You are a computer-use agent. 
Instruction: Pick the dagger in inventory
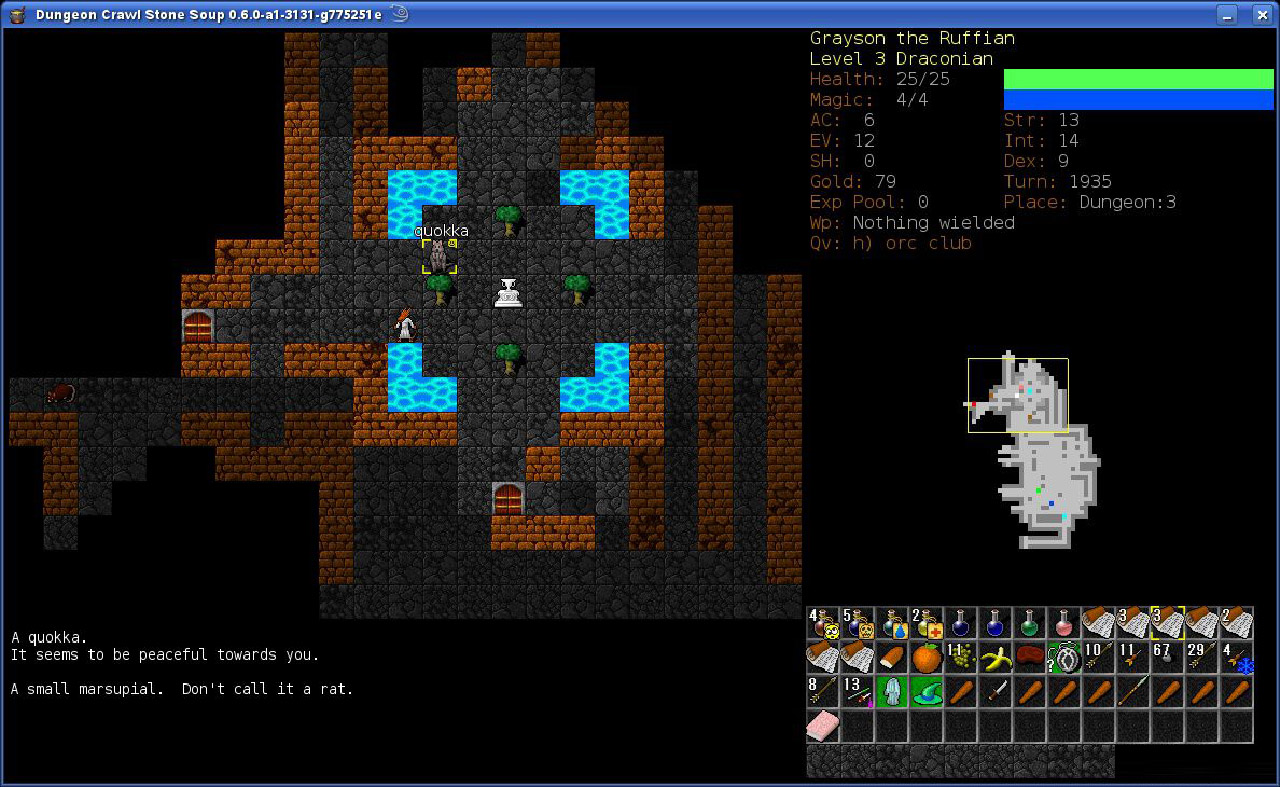(x=995, y=692)
